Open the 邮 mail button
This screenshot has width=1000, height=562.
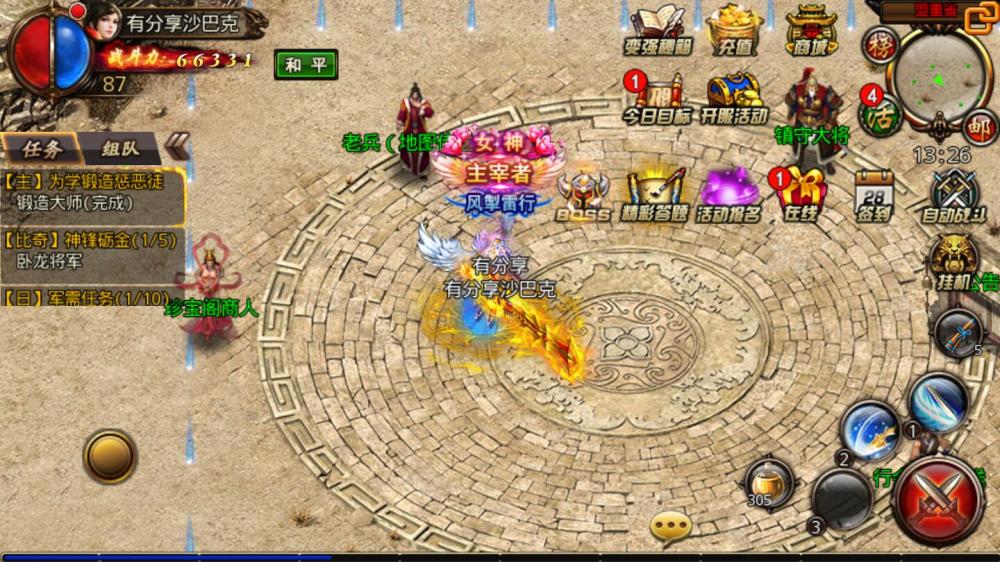pos(978,128)
